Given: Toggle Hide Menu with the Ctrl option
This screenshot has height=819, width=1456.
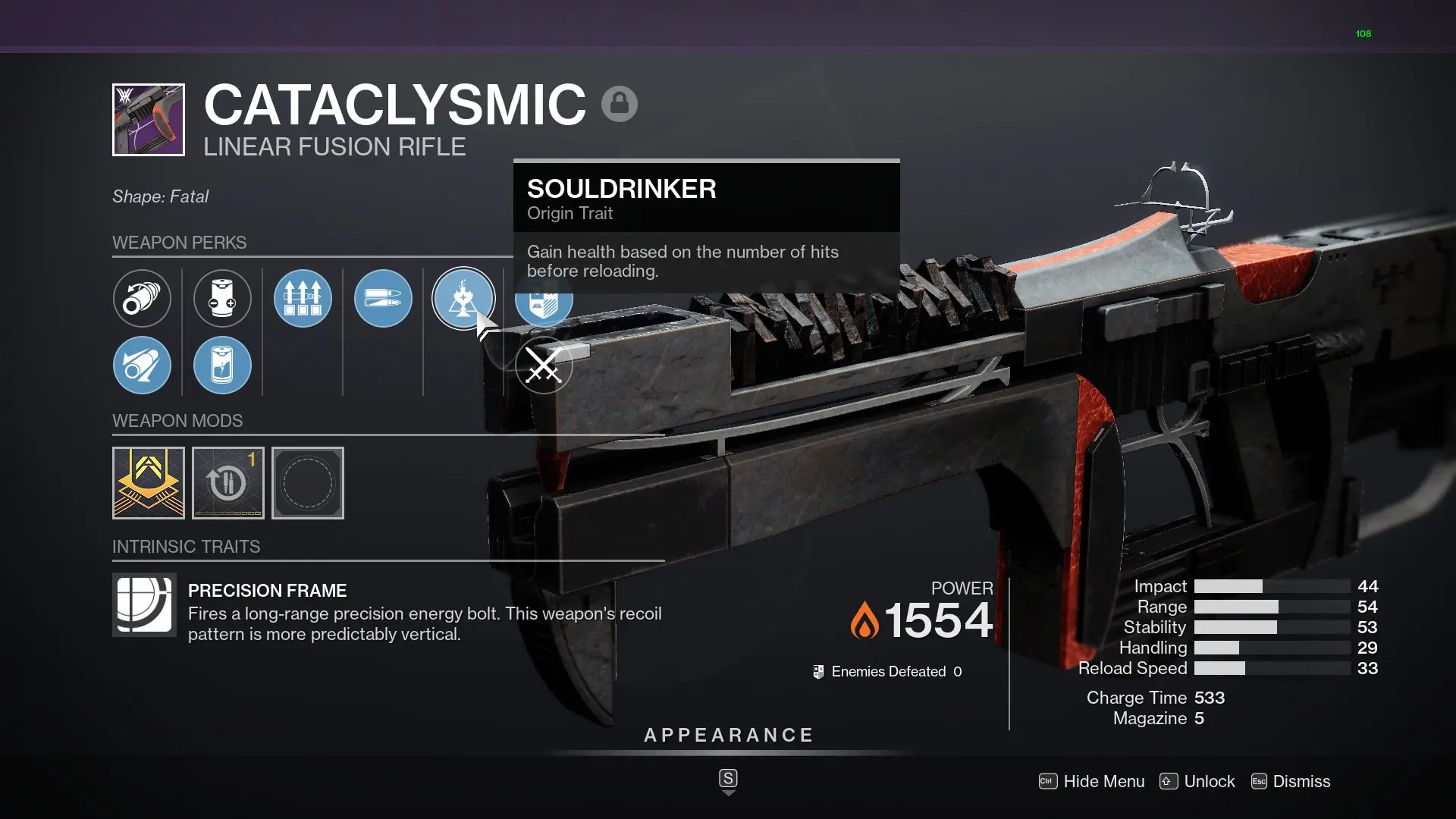Looking at the screenshot, I should [1092, 781].
